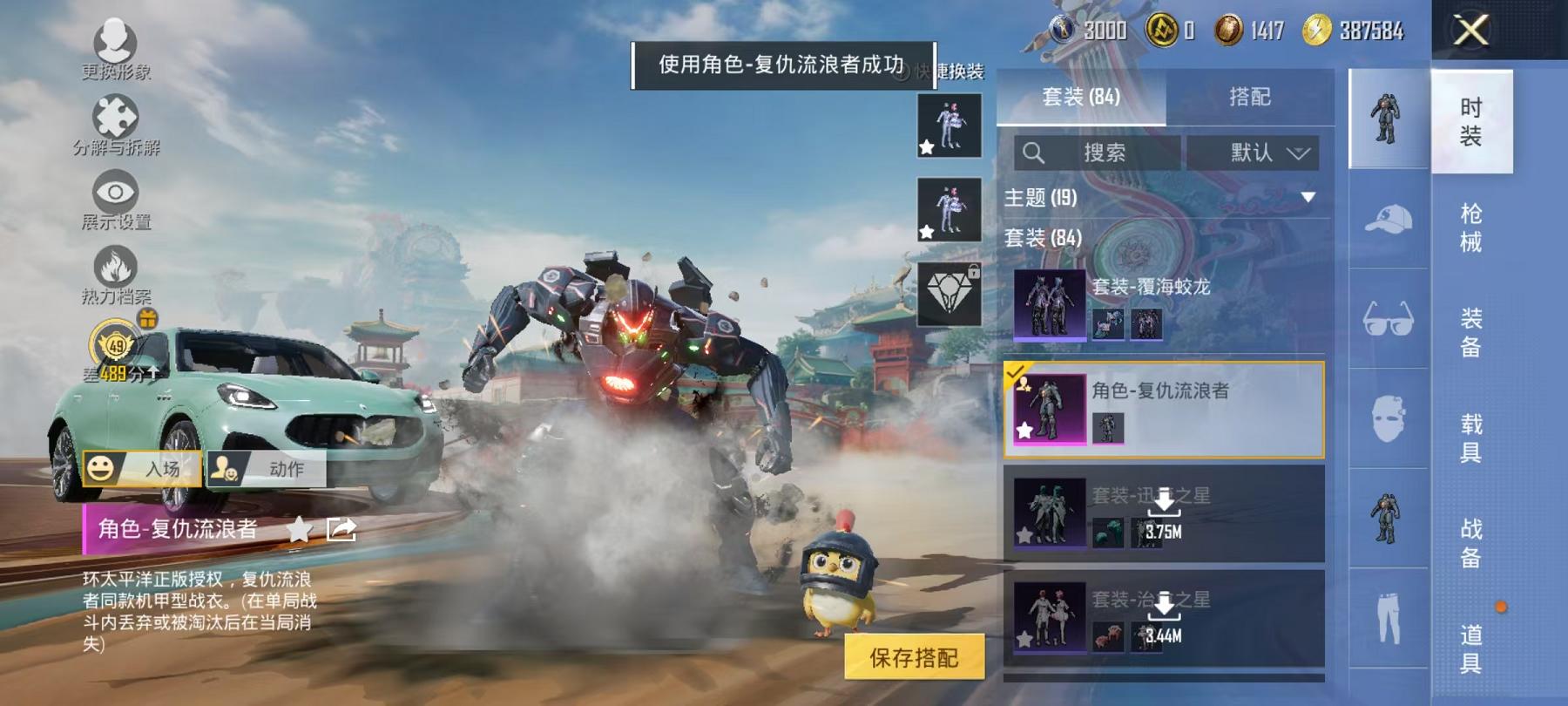Toggle the star on the first quick-change outfit slot
Viewport: 1568px width, 706px height.
pos(925,148)
